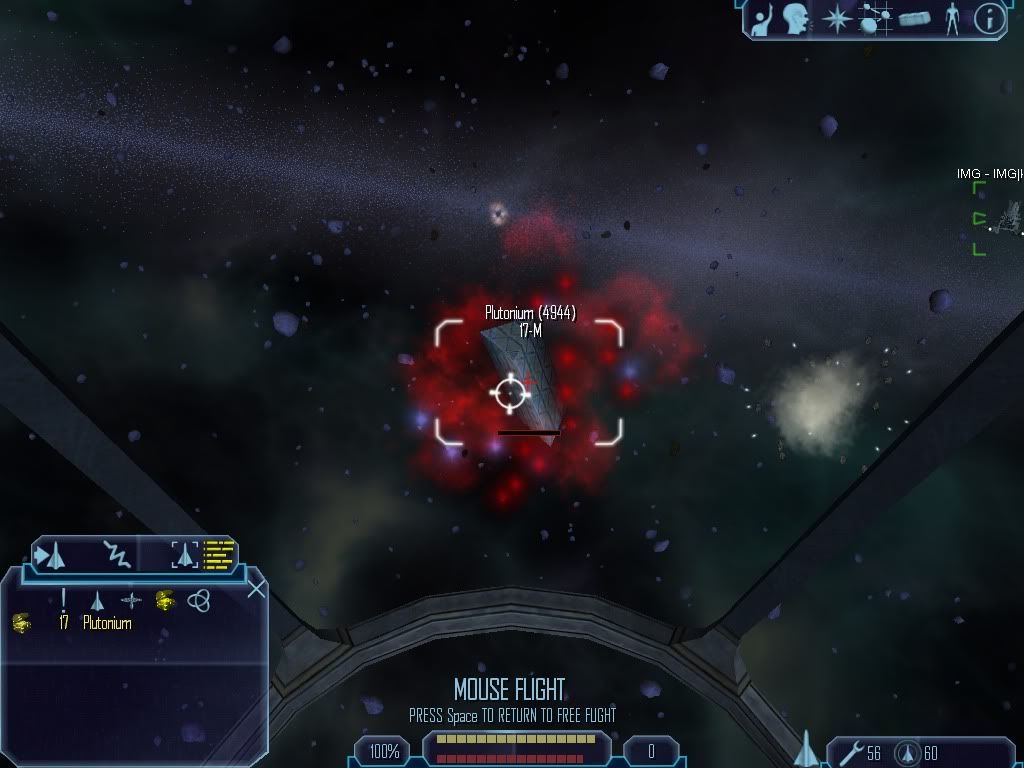The image size is (1024, 768).
Task: Open the nav map star icon
Action: (836, 19)
